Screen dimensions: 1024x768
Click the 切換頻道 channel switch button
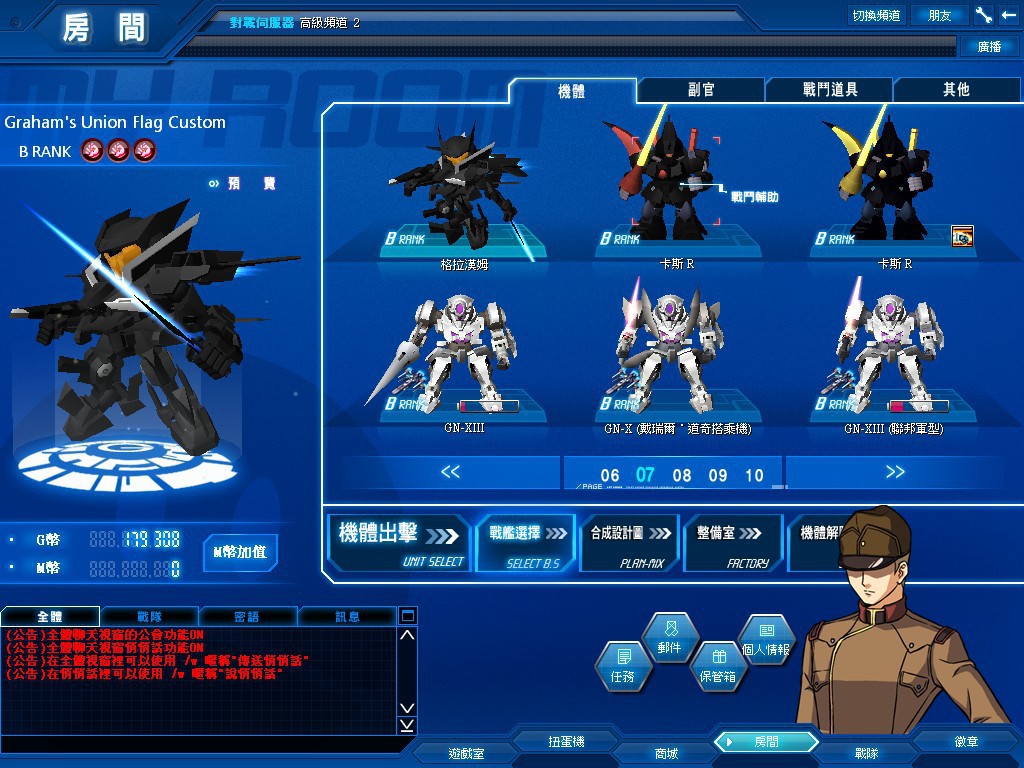[876, 15]
